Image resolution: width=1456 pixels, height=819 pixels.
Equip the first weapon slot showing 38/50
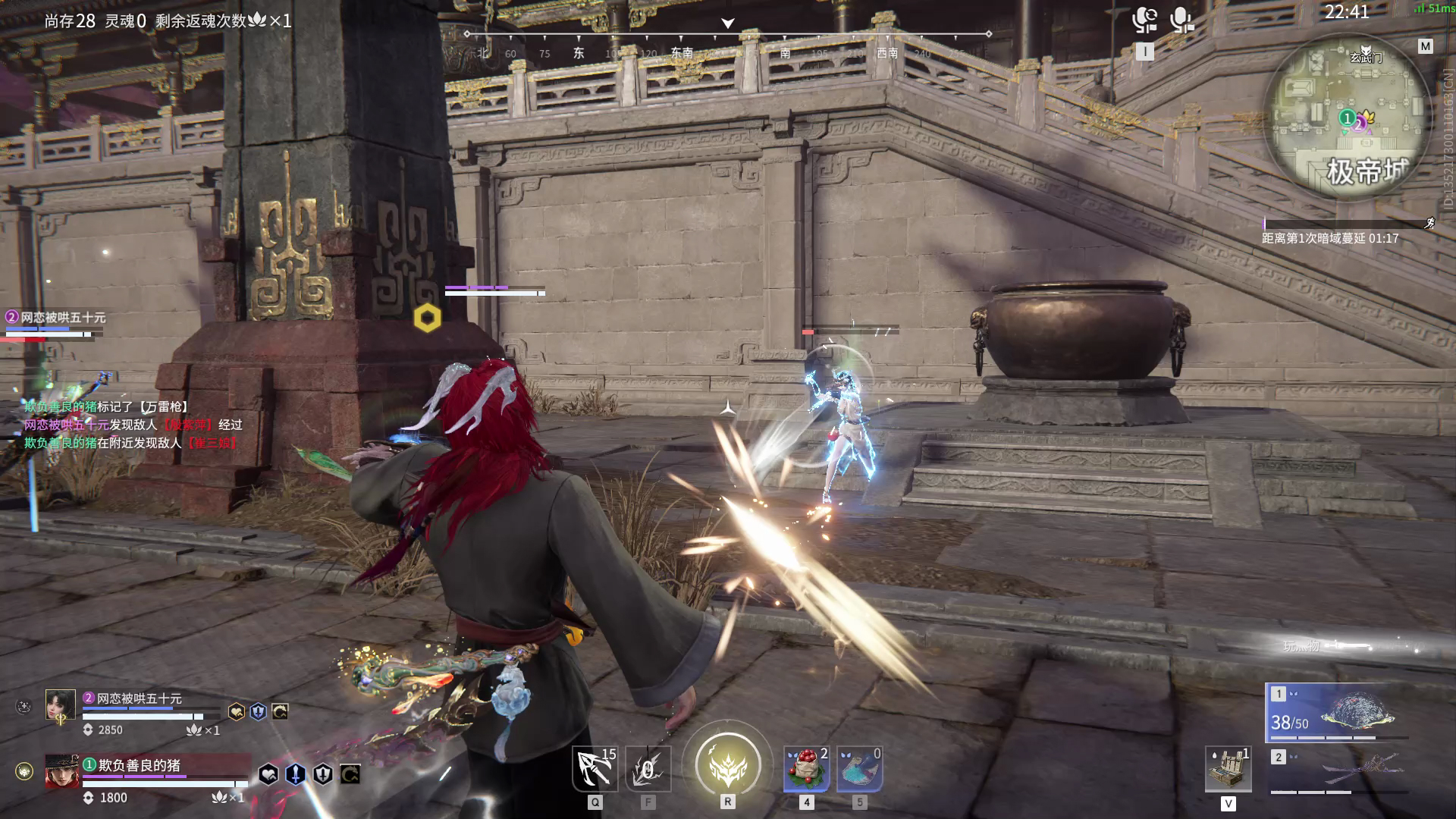pos(1336,713)
